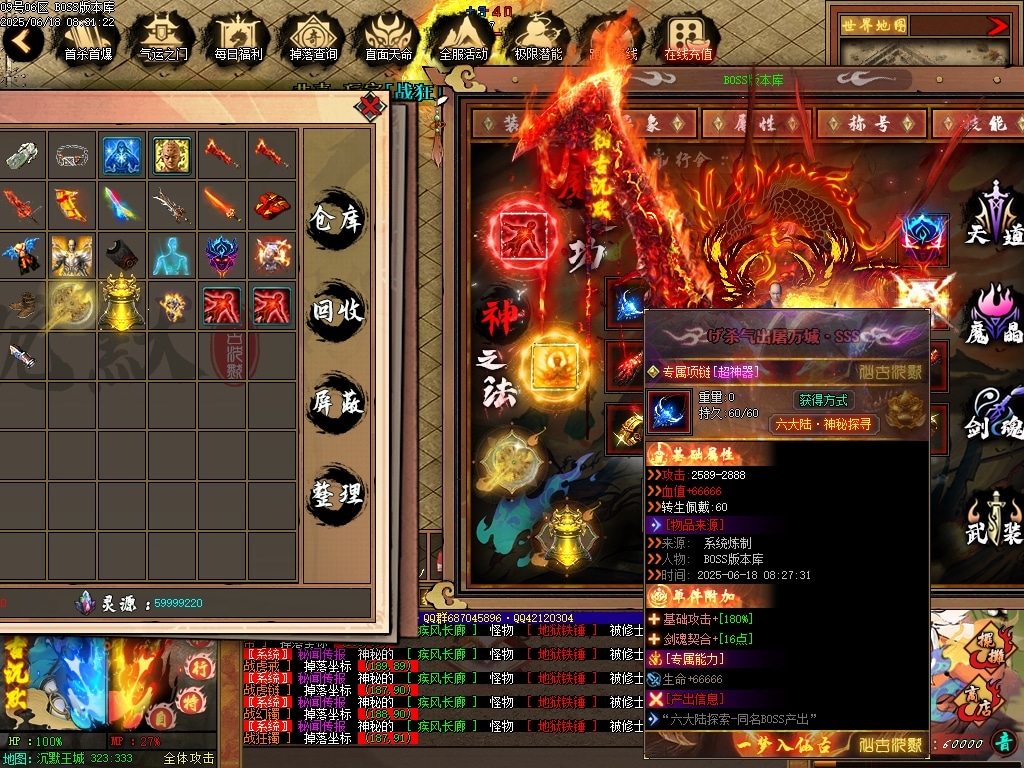Open the 直面天命 menu icon
Screen dimensions: 1024x768
click(x=388, y=37)
